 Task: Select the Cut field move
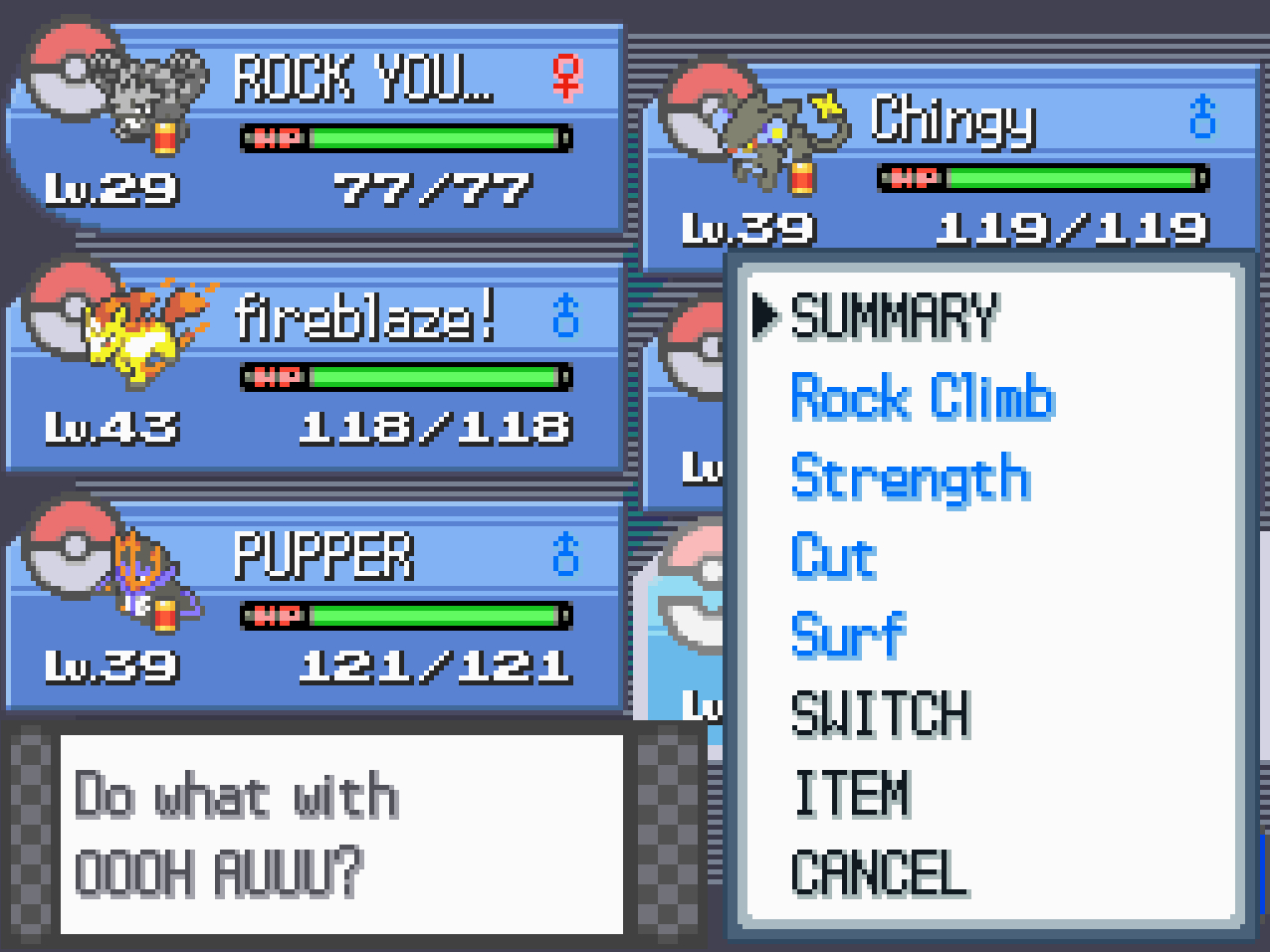(x=834, y=556)
